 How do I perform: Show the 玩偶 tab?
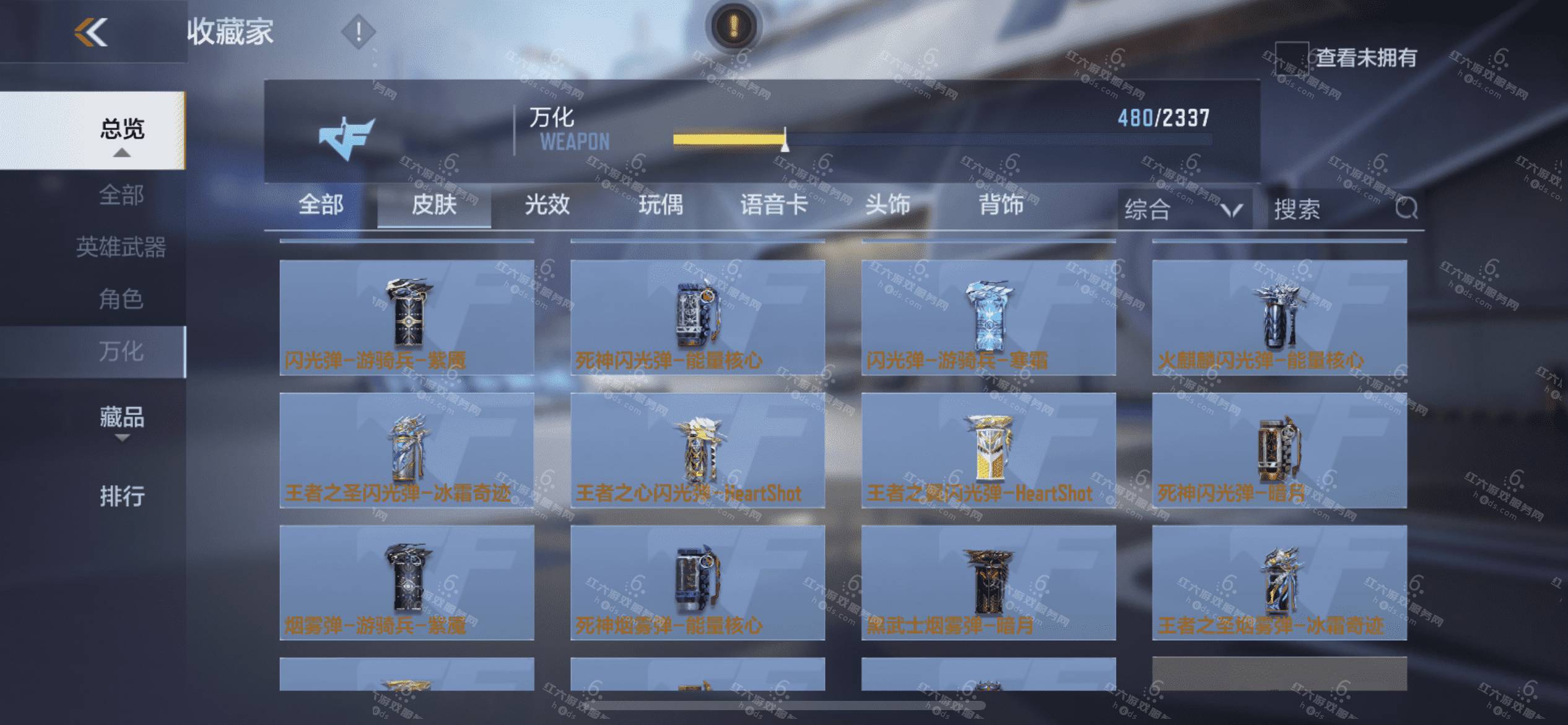[661, 205]
